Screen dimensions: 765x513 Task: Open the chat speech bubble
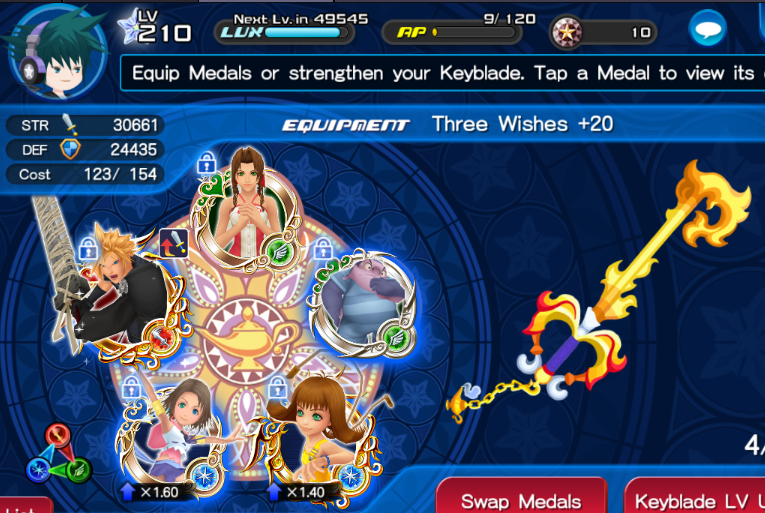click(x=707, y=32)
